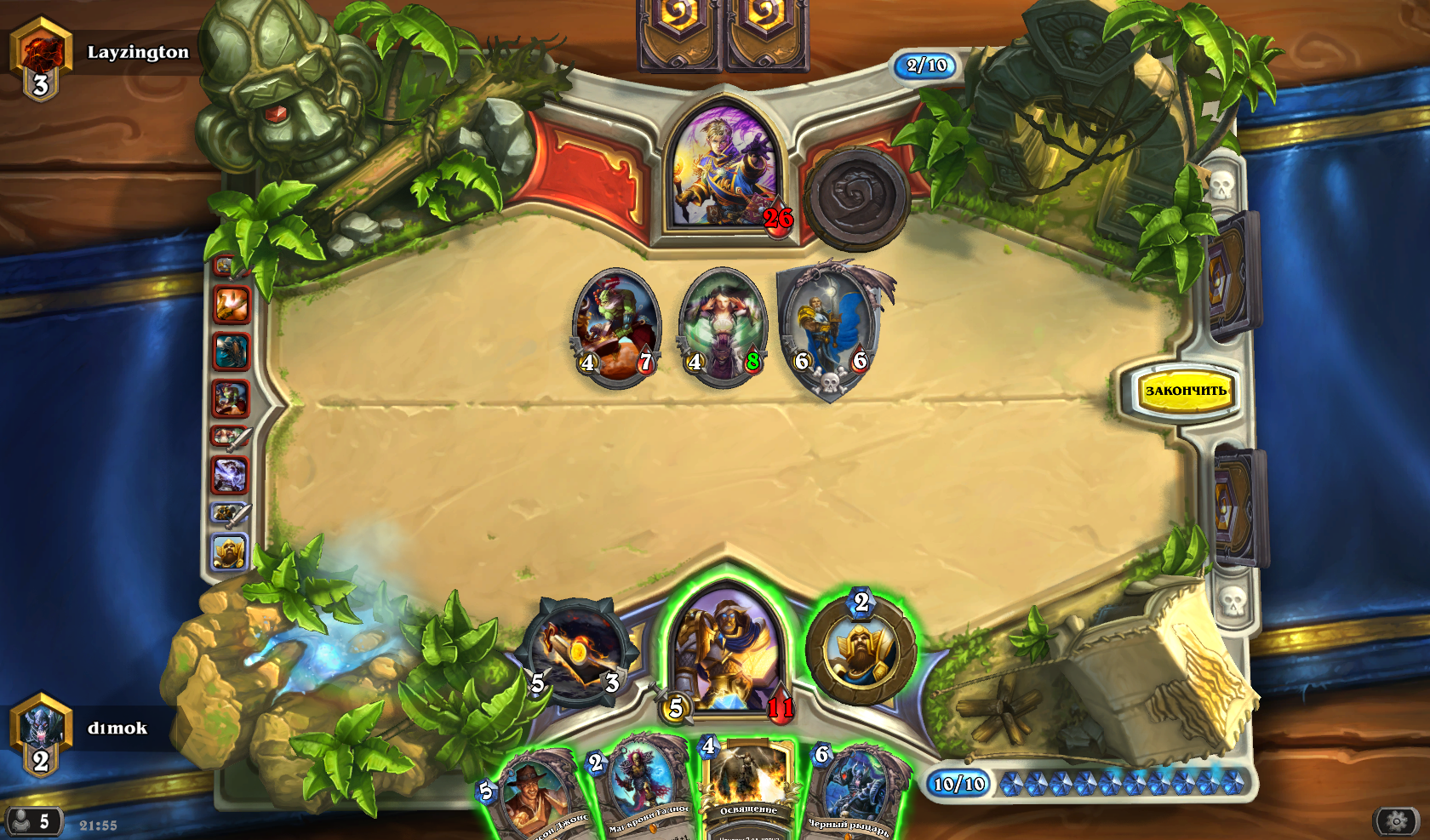Screen dimensions: 1430x840
Task: Activate the paladin hero power costing 2
Action: point(861,651)
